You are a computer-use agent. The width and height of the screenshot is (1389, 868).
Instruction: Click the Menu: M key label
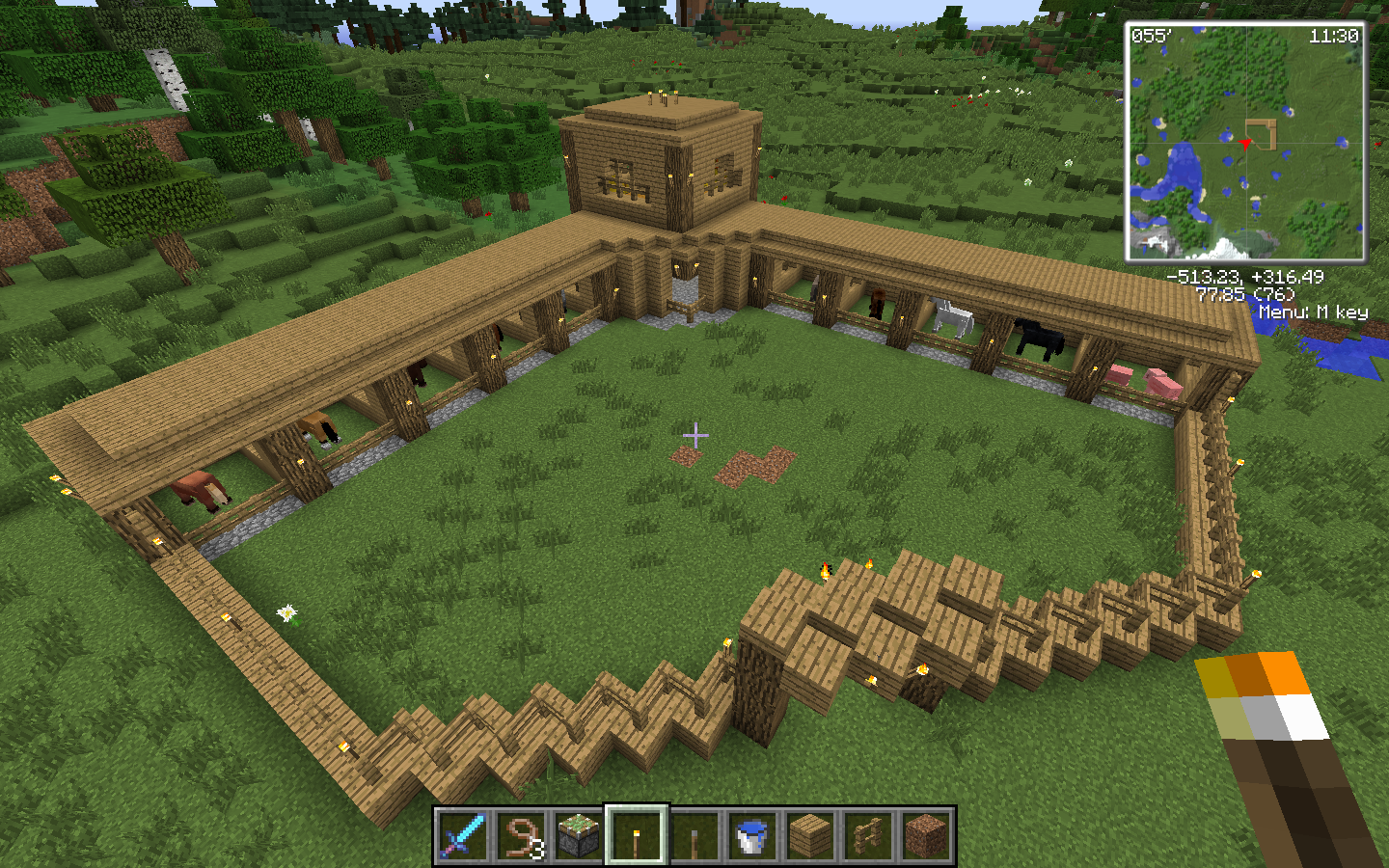[1314, 312]
